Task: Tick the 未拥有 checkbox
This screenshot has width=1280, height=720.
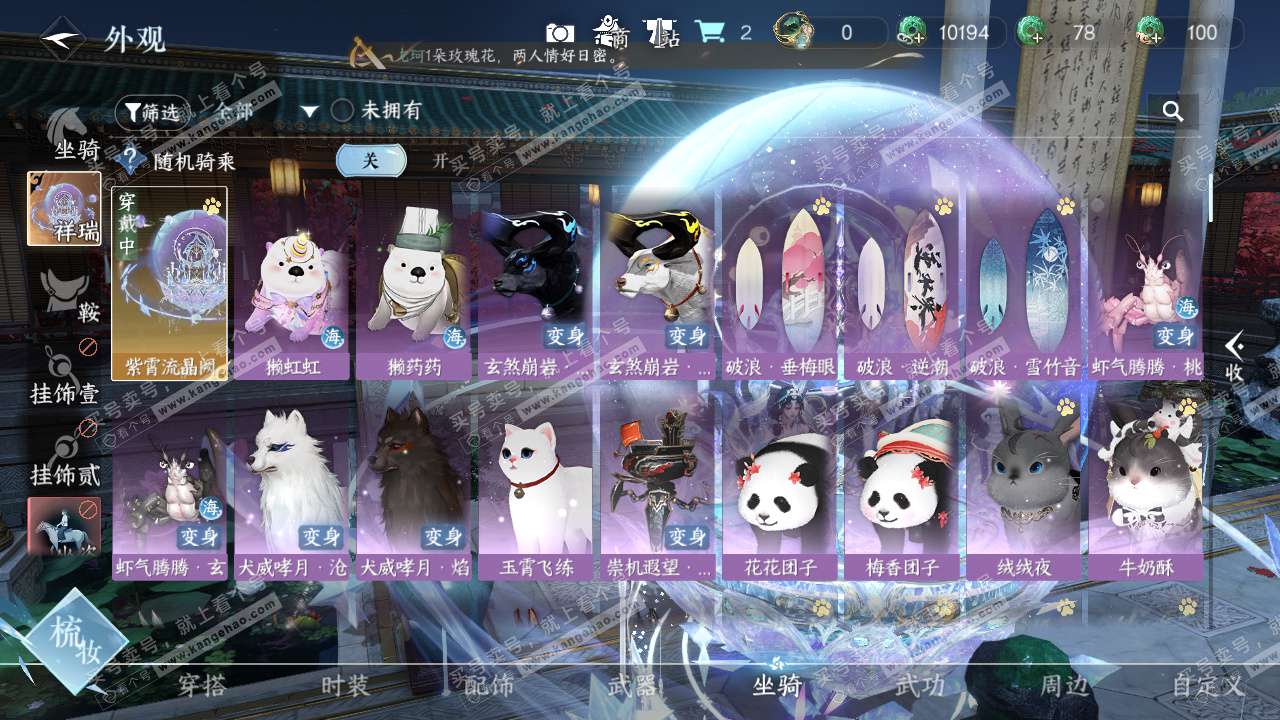Action: point(342,111)
